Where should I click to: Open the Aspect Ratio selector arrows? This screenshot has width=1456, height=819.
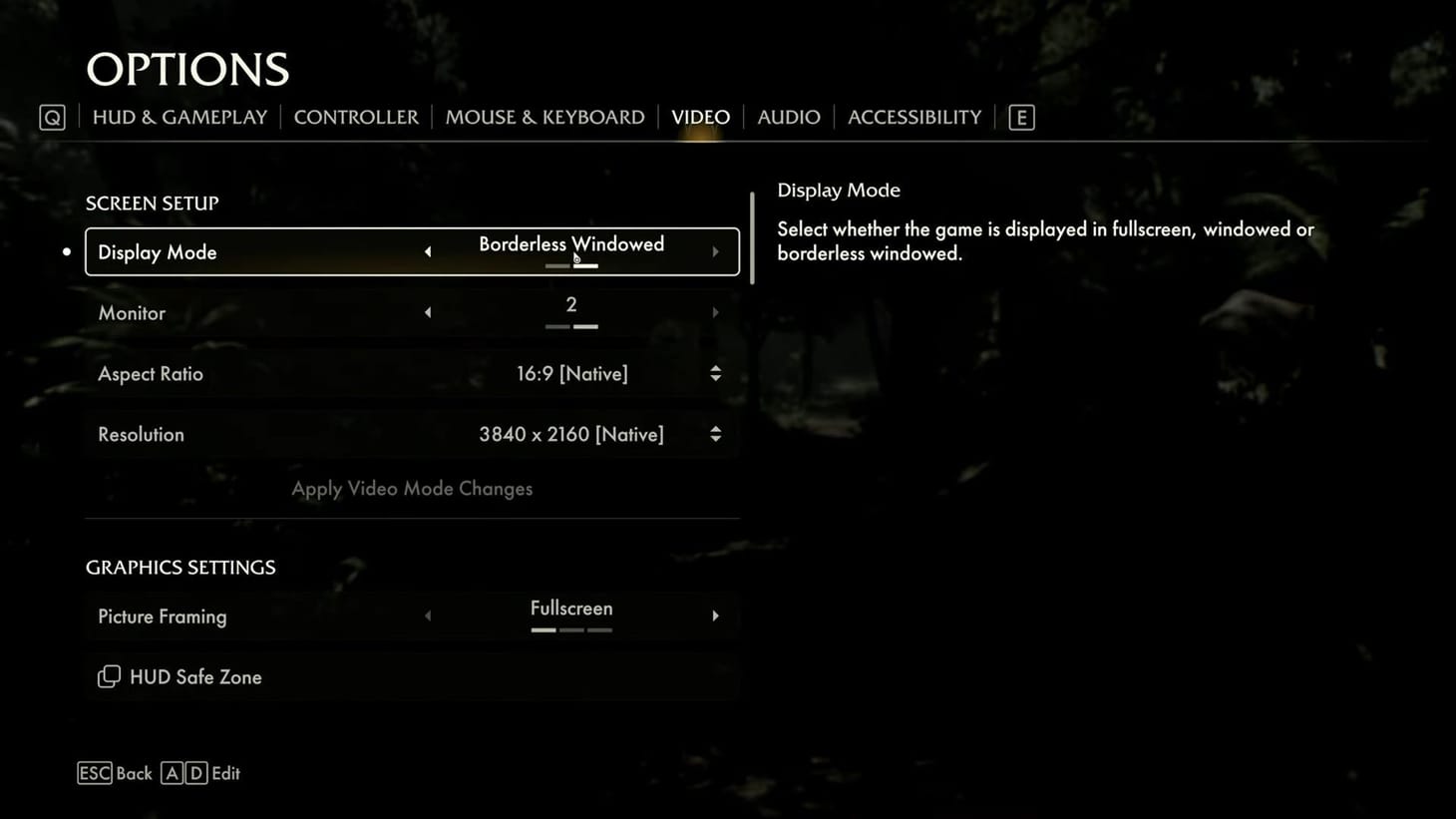[715, 373]
